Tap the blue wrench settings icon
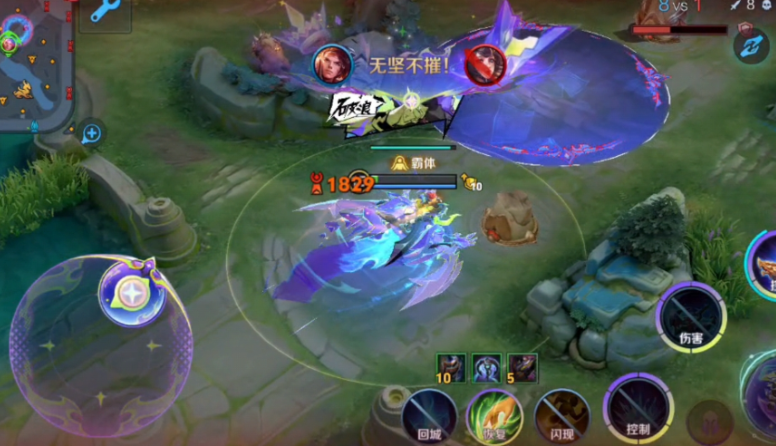Image resolution: width=776 pixels, height=446 pixels. 104,12
